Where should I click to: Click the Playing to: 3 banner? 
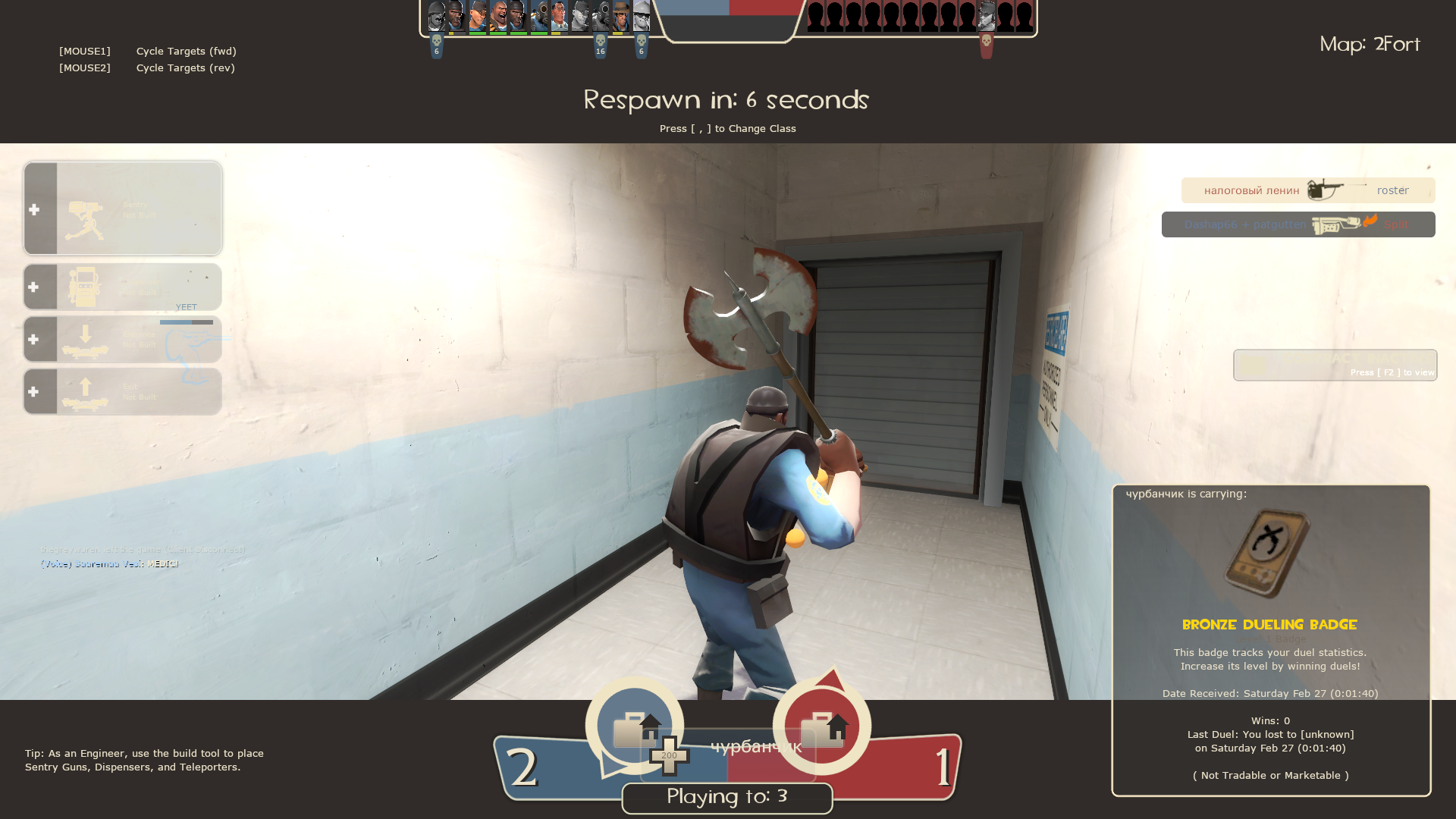(726, 797)
